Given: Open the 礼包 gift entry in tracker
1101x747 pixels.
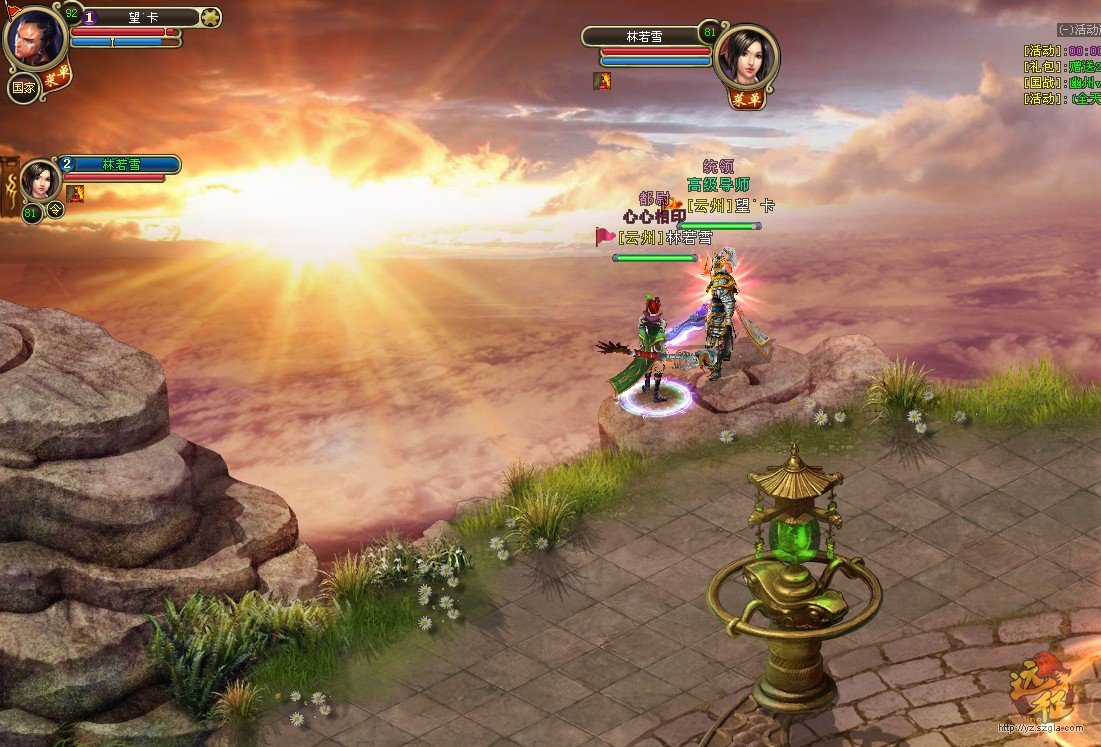Looking at the screenshot, I should click(1060, 66).
